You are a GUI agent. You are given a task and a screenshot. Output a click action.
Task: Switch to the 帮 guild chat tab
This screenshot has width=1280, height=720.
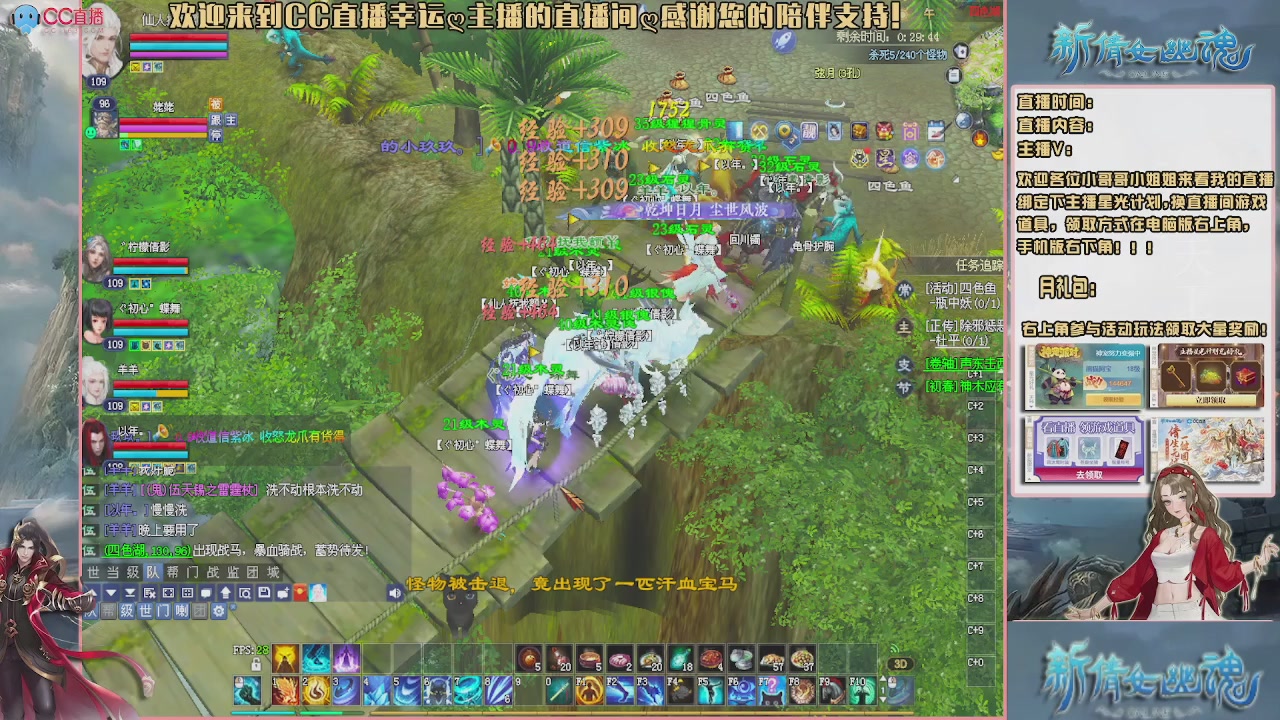click(172, 572)
